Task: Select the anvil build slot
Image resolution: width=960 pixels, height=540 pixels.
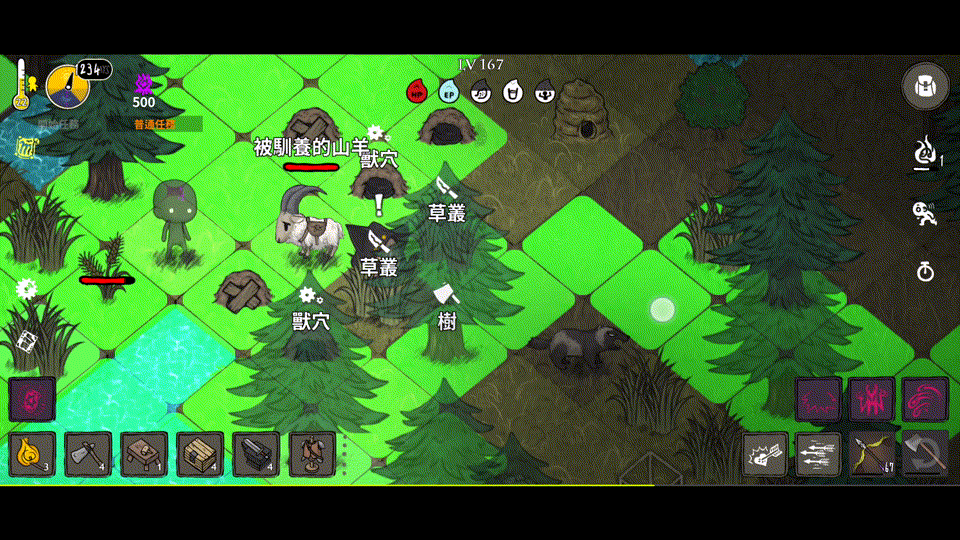Action: 256,454
